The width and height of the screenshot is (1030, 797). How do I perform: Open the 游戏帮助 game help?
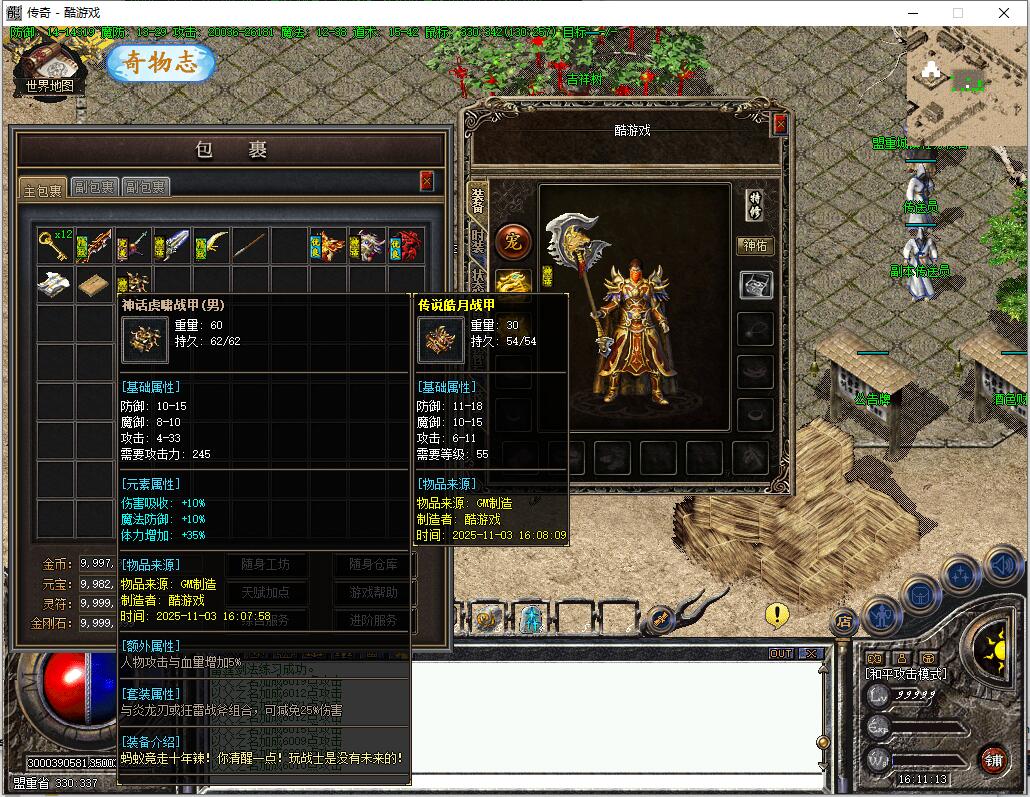tap(373, 592)
